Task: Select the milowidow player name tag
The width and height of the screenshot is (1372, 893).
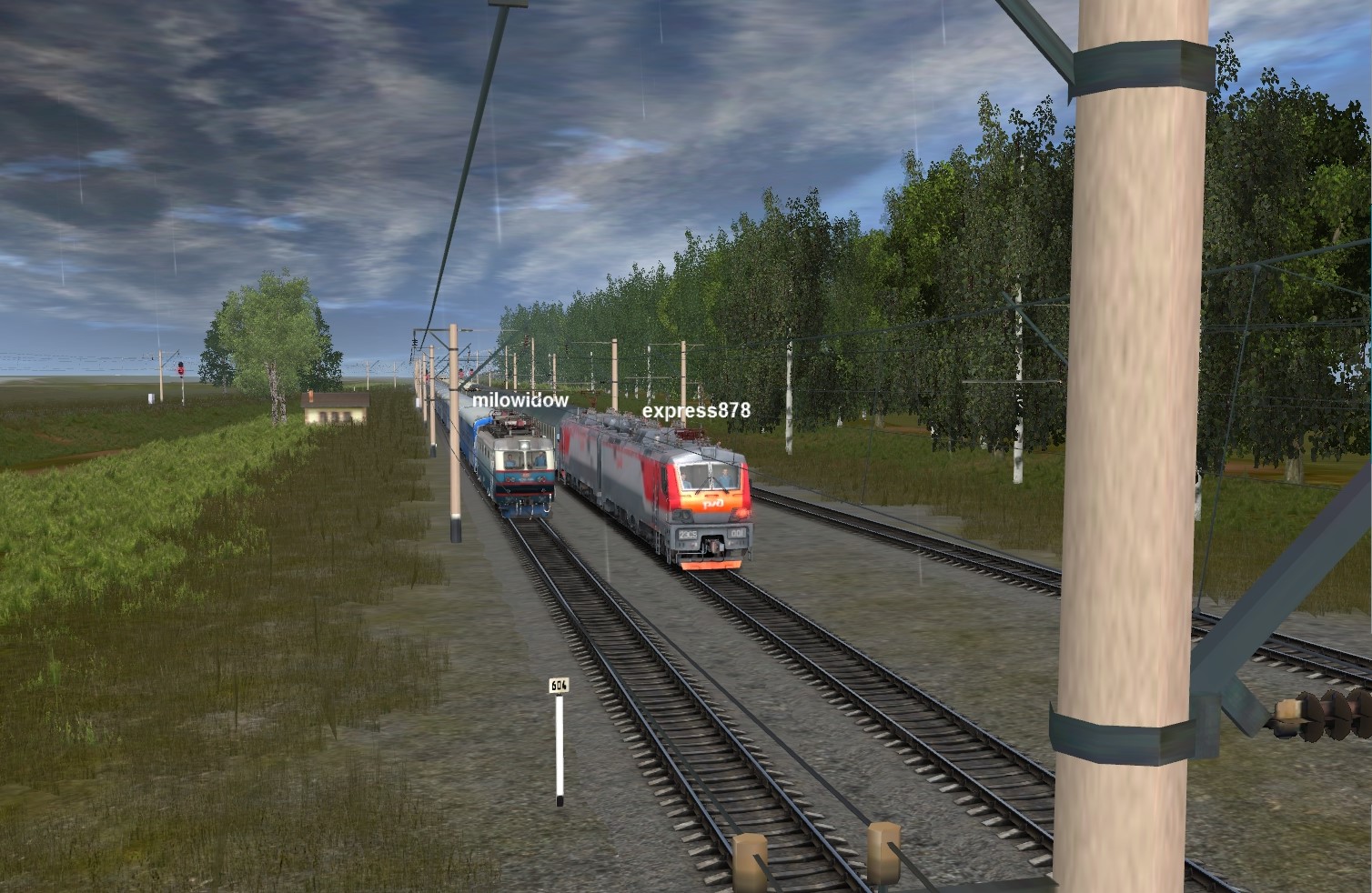Action: pos(520,400)
